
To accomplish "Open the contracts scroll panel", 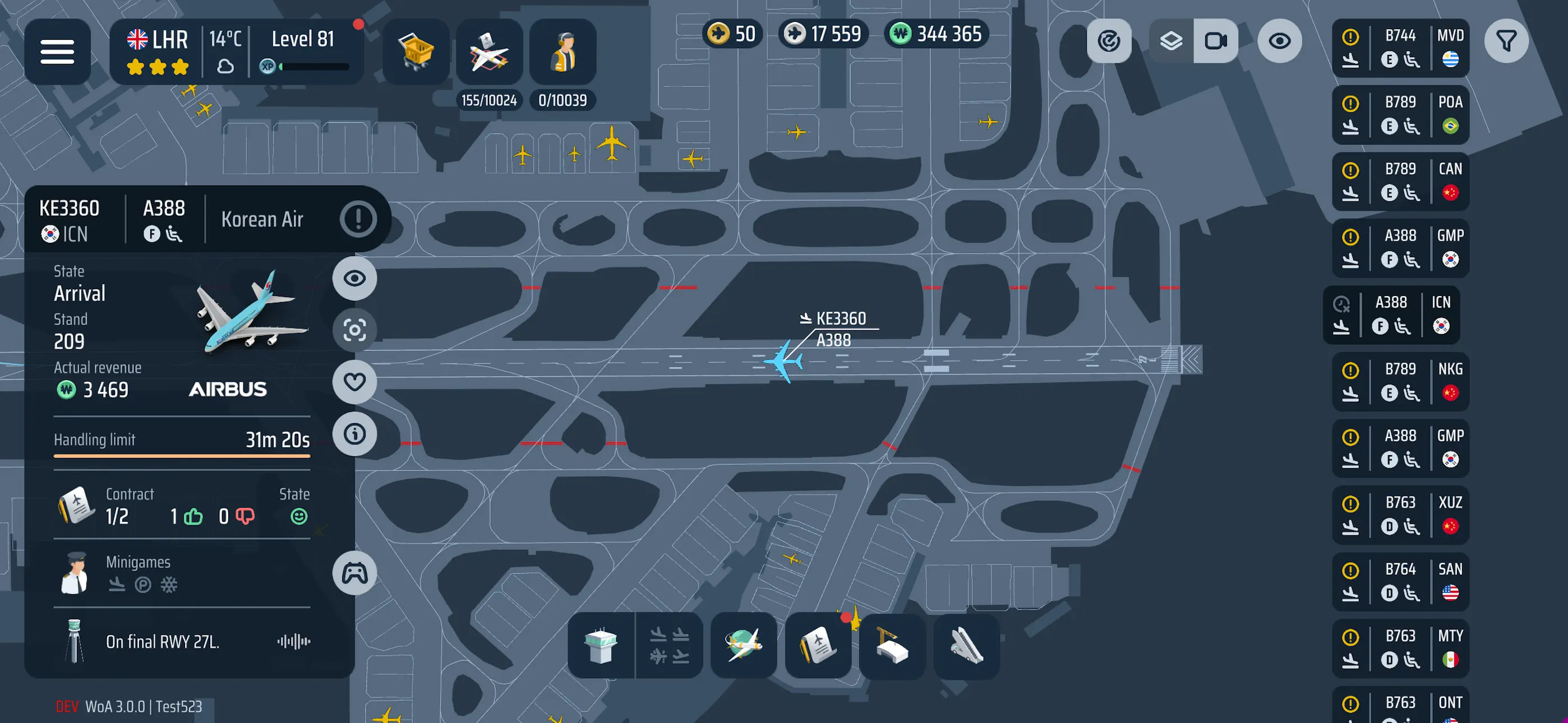I will 818,646.
